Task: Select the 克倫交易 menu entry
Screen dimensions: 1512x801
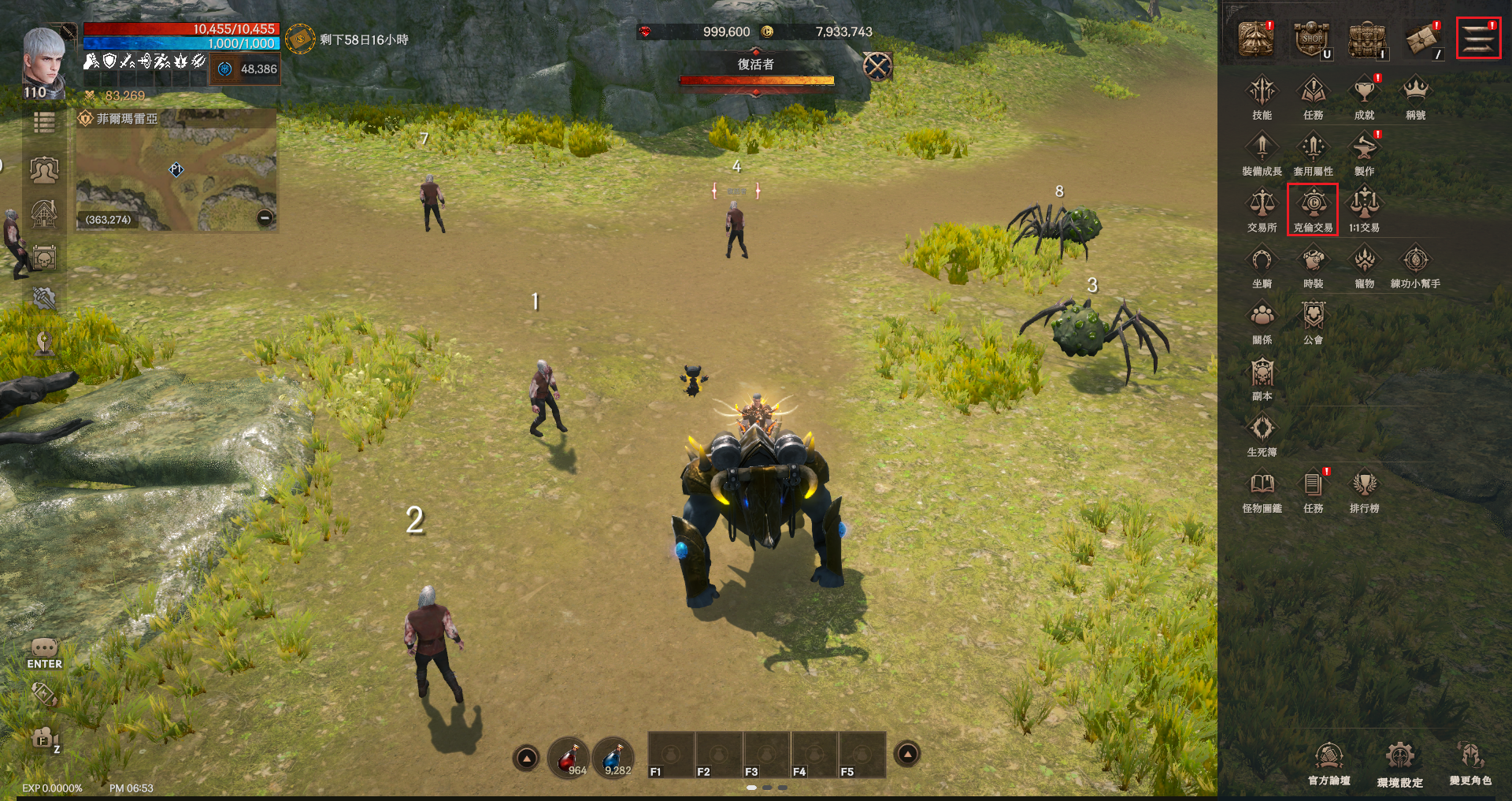Action: point(1313,210)
